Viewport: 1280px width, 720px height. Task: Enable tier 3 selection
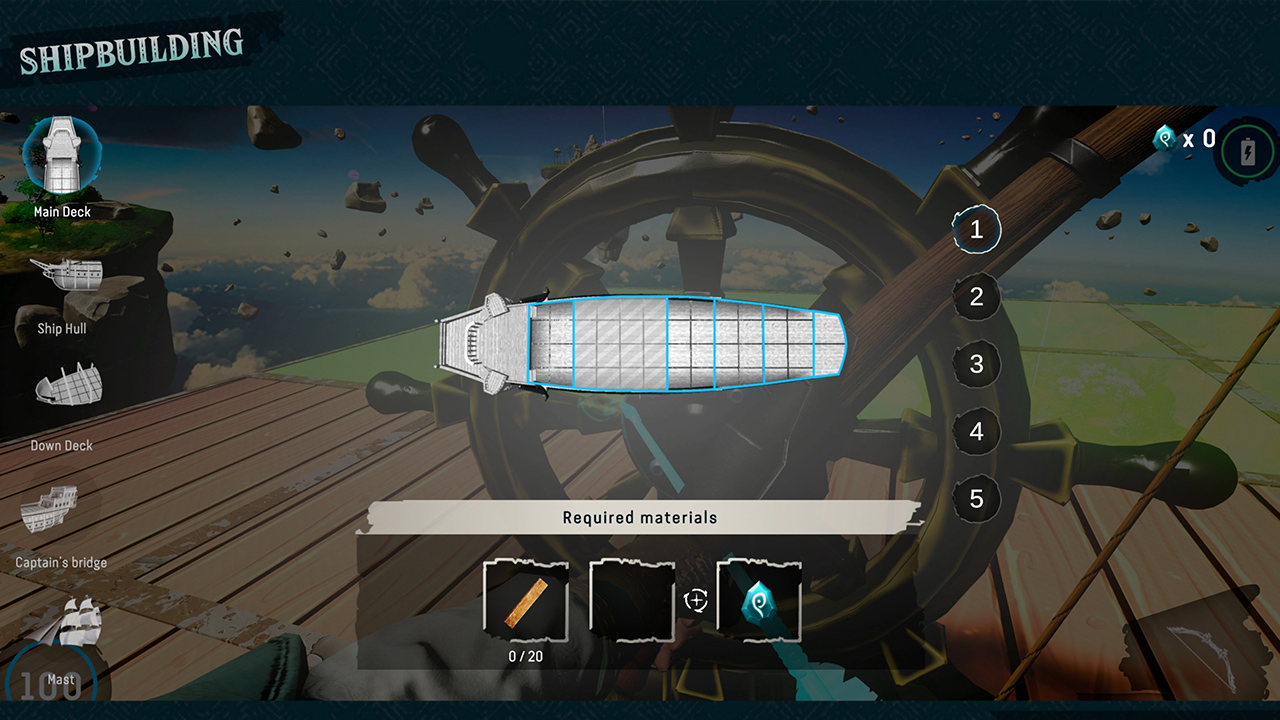click(975, 364)
